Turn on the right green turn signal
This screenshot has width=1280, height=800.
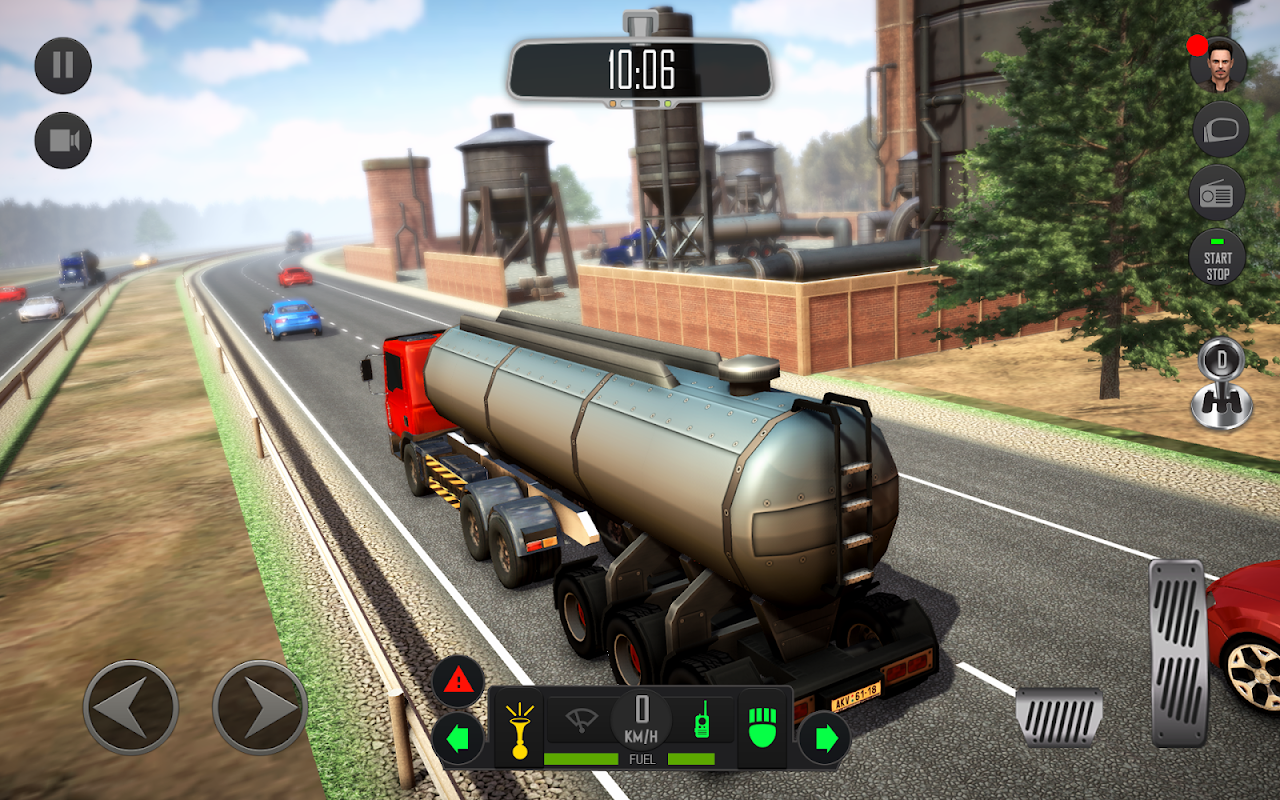[x=825, y=739]
